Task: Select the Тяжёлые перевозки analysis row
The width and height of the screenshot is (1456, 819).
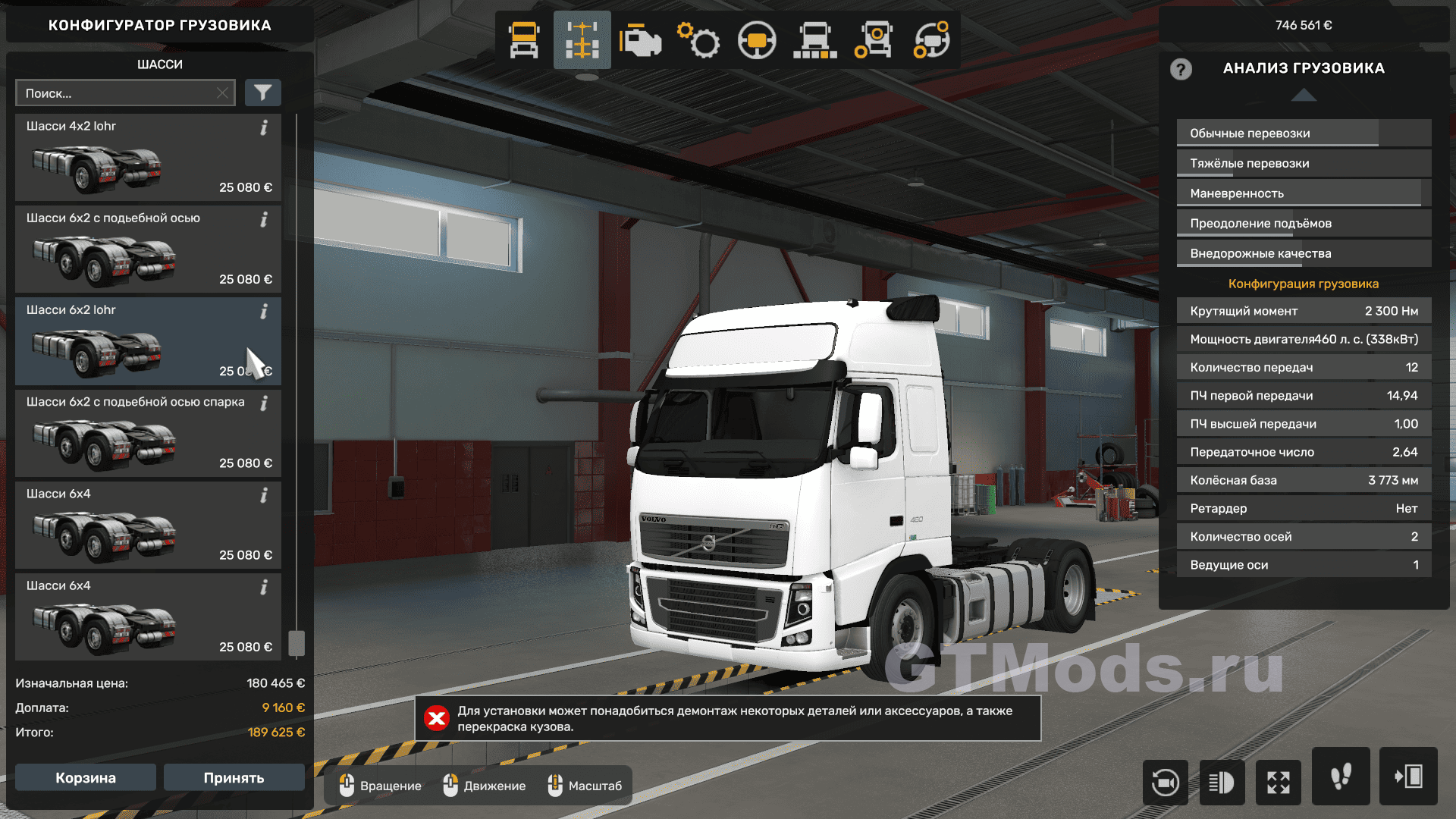Action: click(x=1304, y=163)
